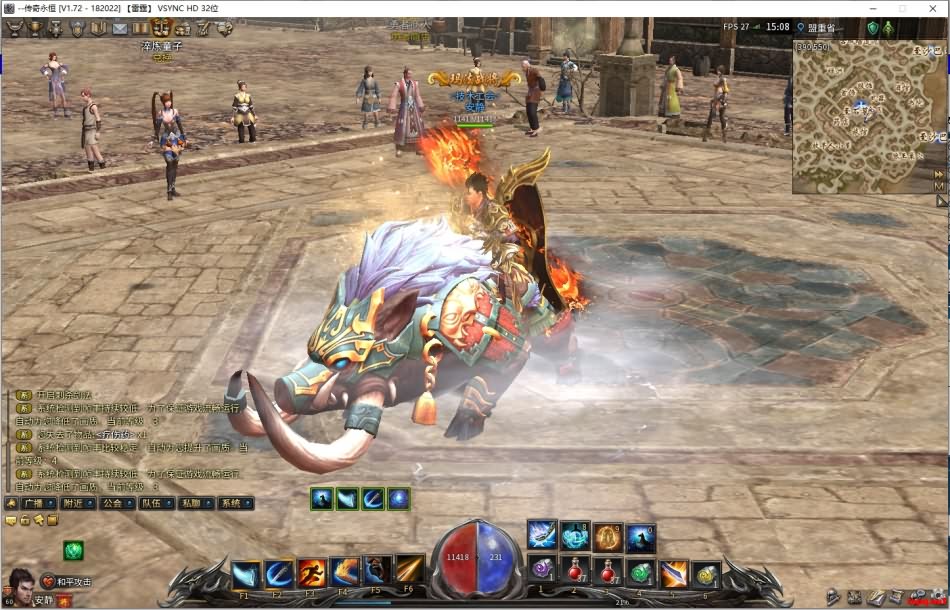Activate the F1 slash skill
The height and width of the screenshot is (610, 950).
(246, 574)
